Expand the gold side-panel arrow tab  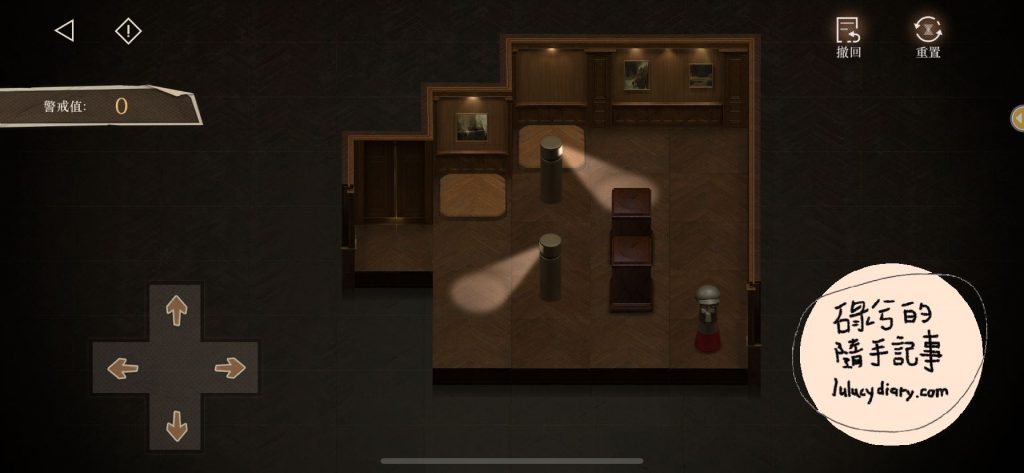(1017, 118)
